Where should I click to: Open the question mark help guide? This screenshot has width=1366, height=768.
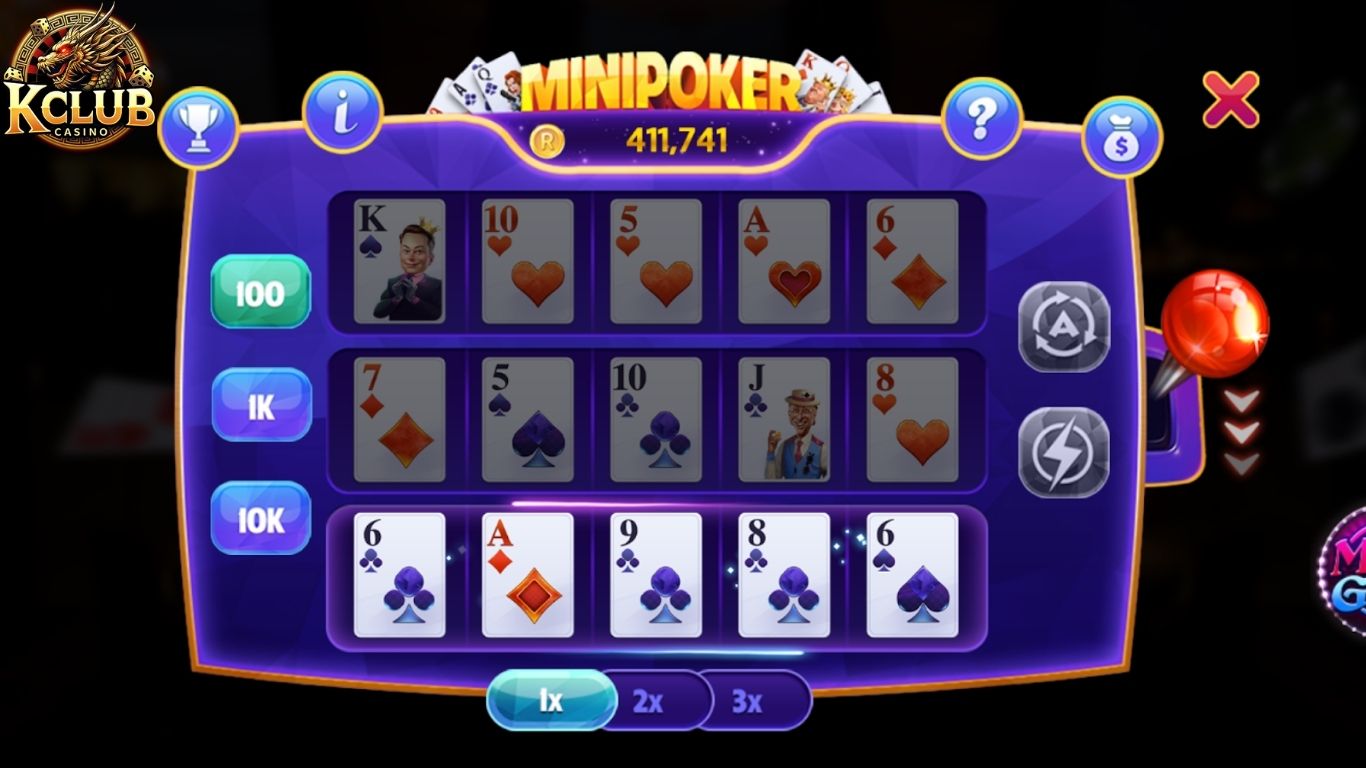pyautogui.click(x=984, y=119)
